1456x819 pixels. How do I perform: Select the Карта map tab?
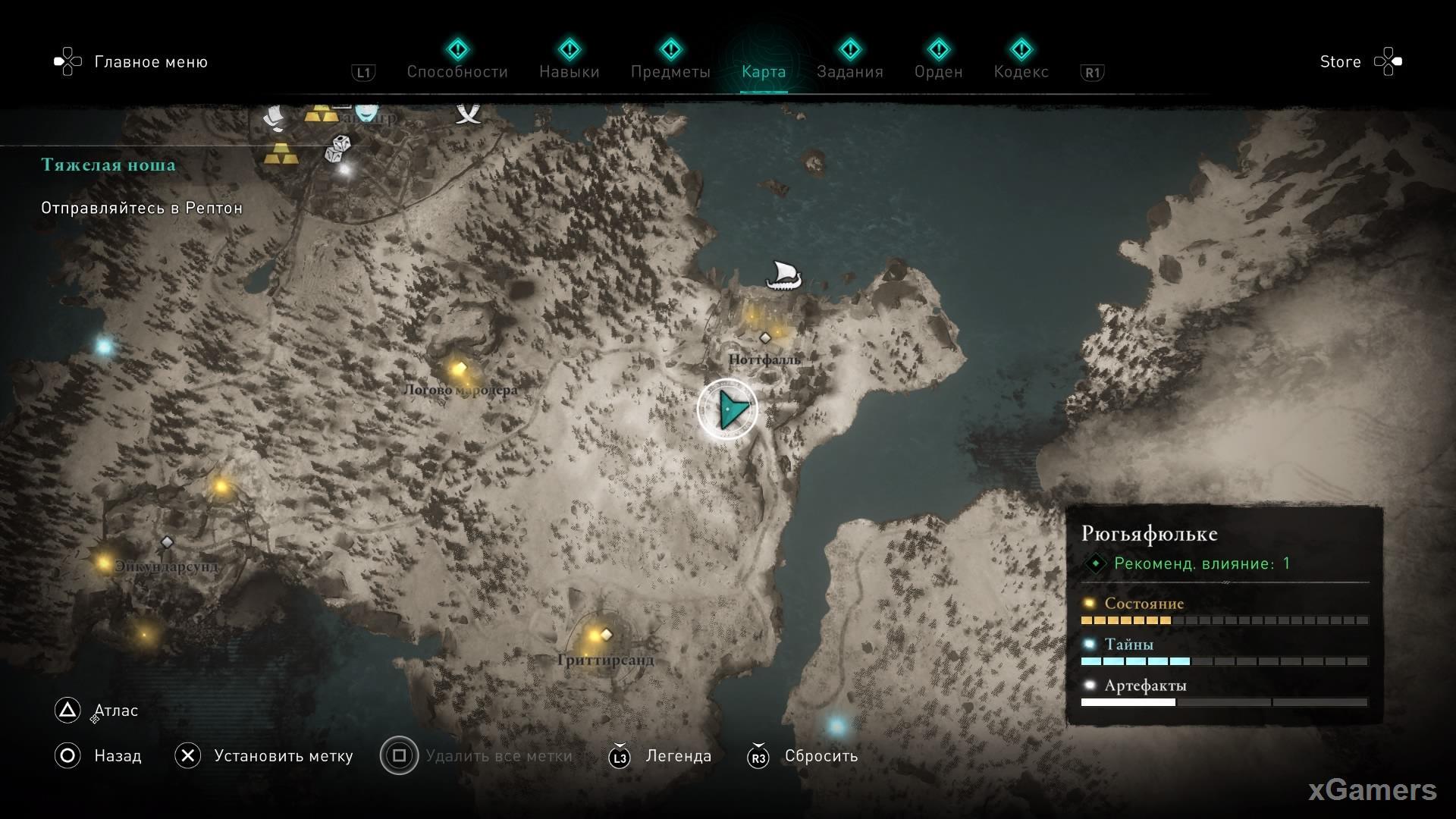[x=763, y=71]
